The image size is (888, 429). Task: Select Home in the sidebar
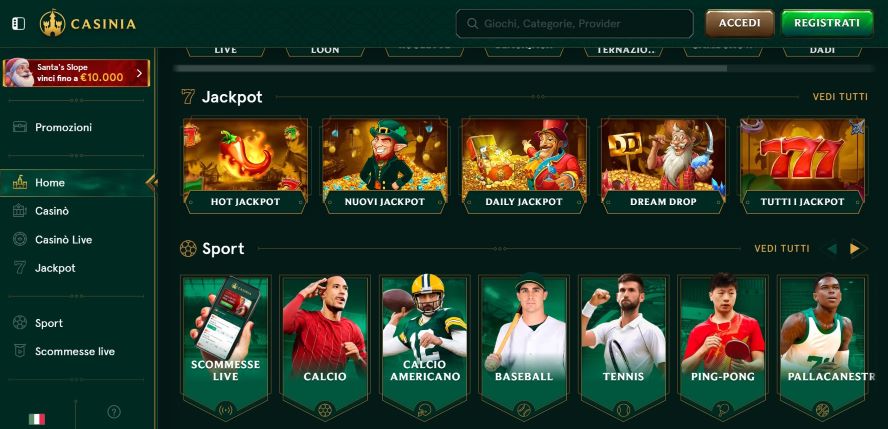coord(50,183)
